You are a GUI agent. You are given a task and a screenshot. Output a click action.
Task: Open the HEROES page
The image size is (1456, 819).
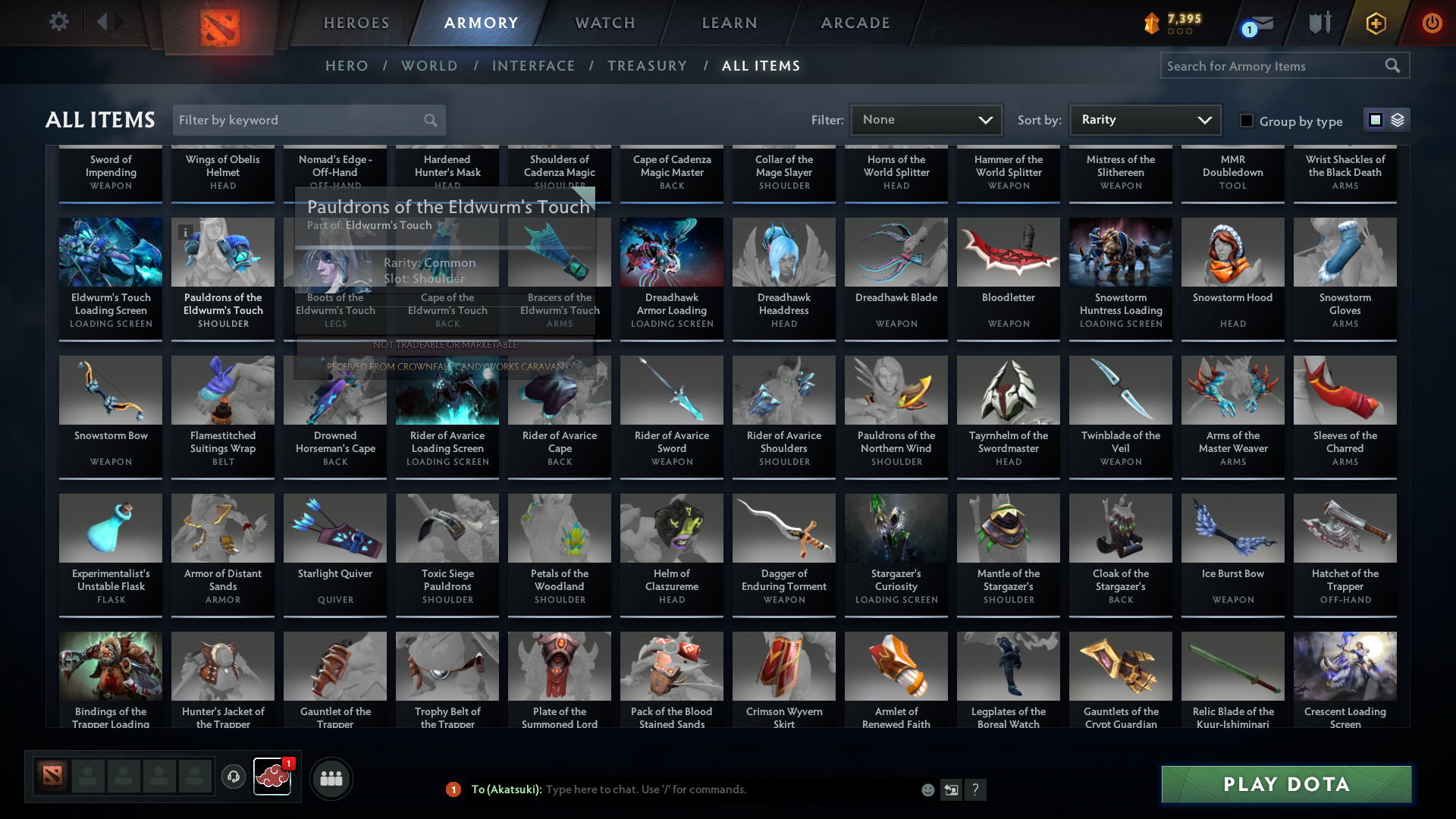[356, 23]
